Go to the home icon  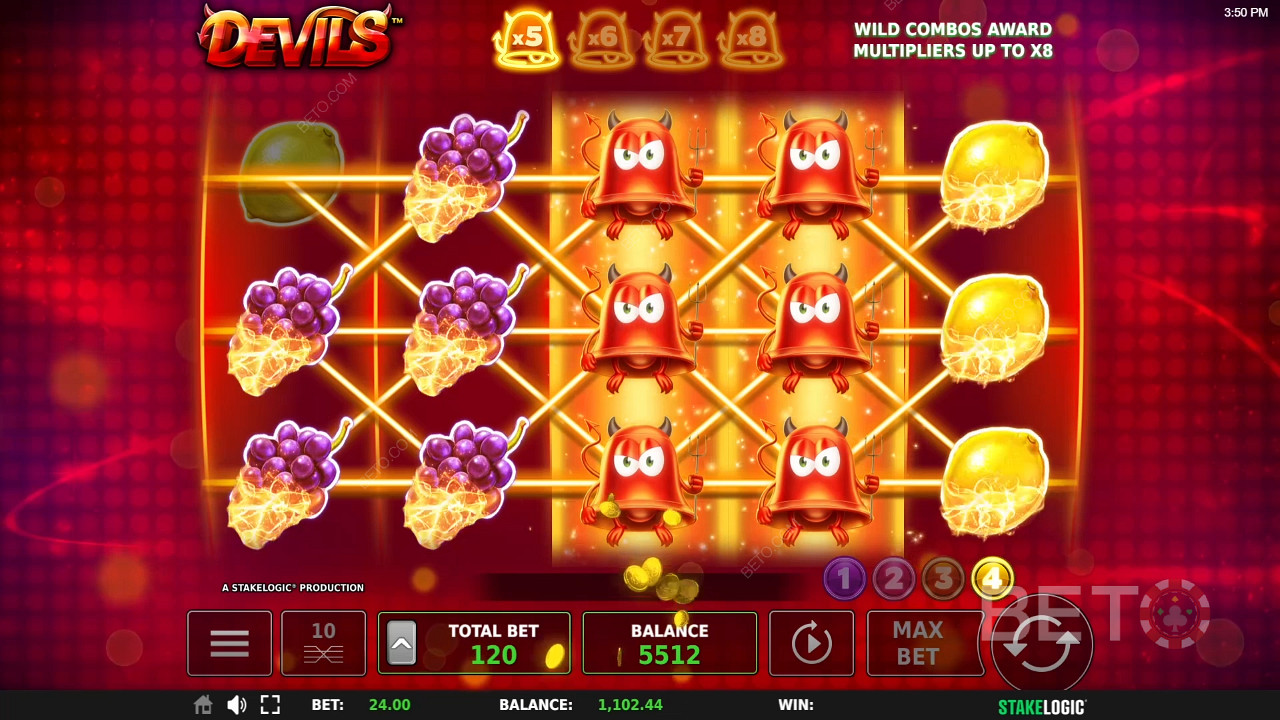pos(203,705)
